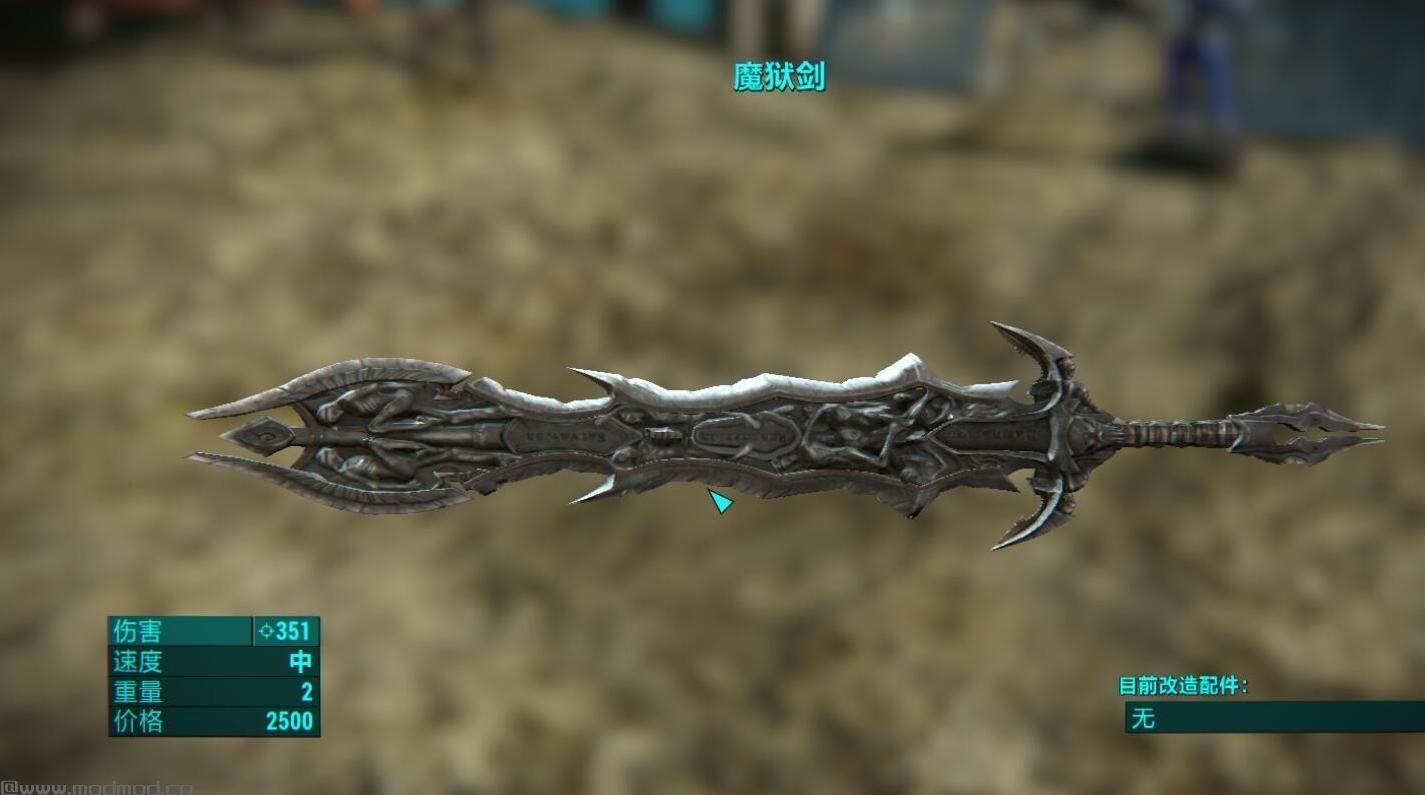Toggle the speed value 中 display

click(300, 662)
